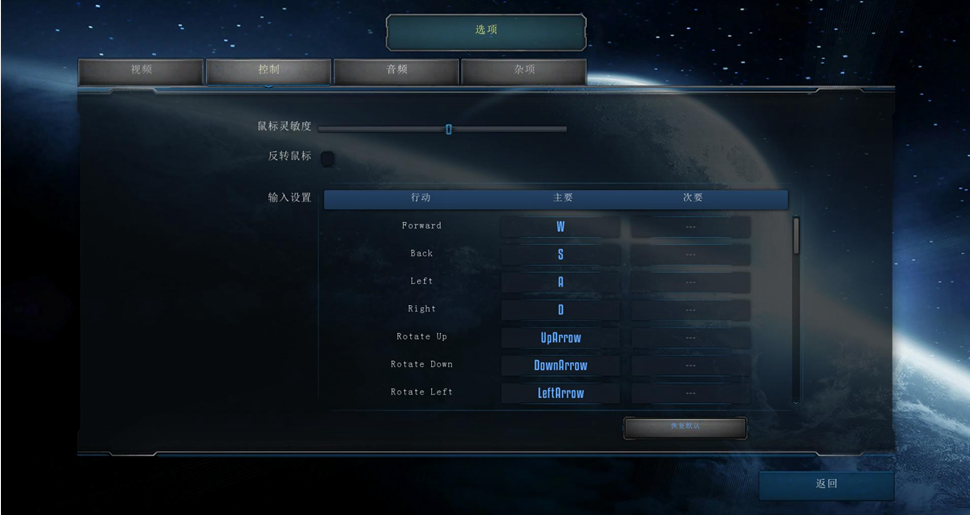Image resolution: width=970 pixels, height=515 pixels.
Task: Go back with the 返回 button
Action: (x=826, y=485)
